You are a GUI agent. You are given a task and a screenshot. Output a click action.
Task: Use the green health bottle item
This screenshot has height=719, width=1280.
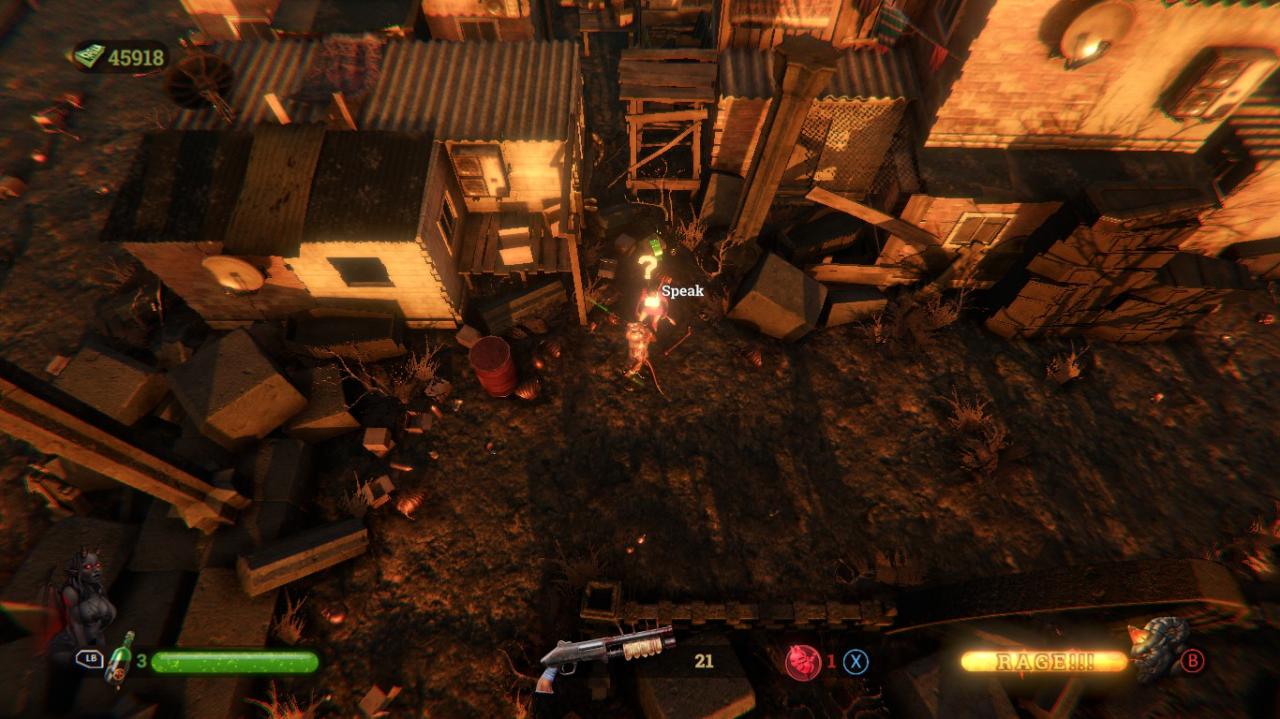(120, 658)
